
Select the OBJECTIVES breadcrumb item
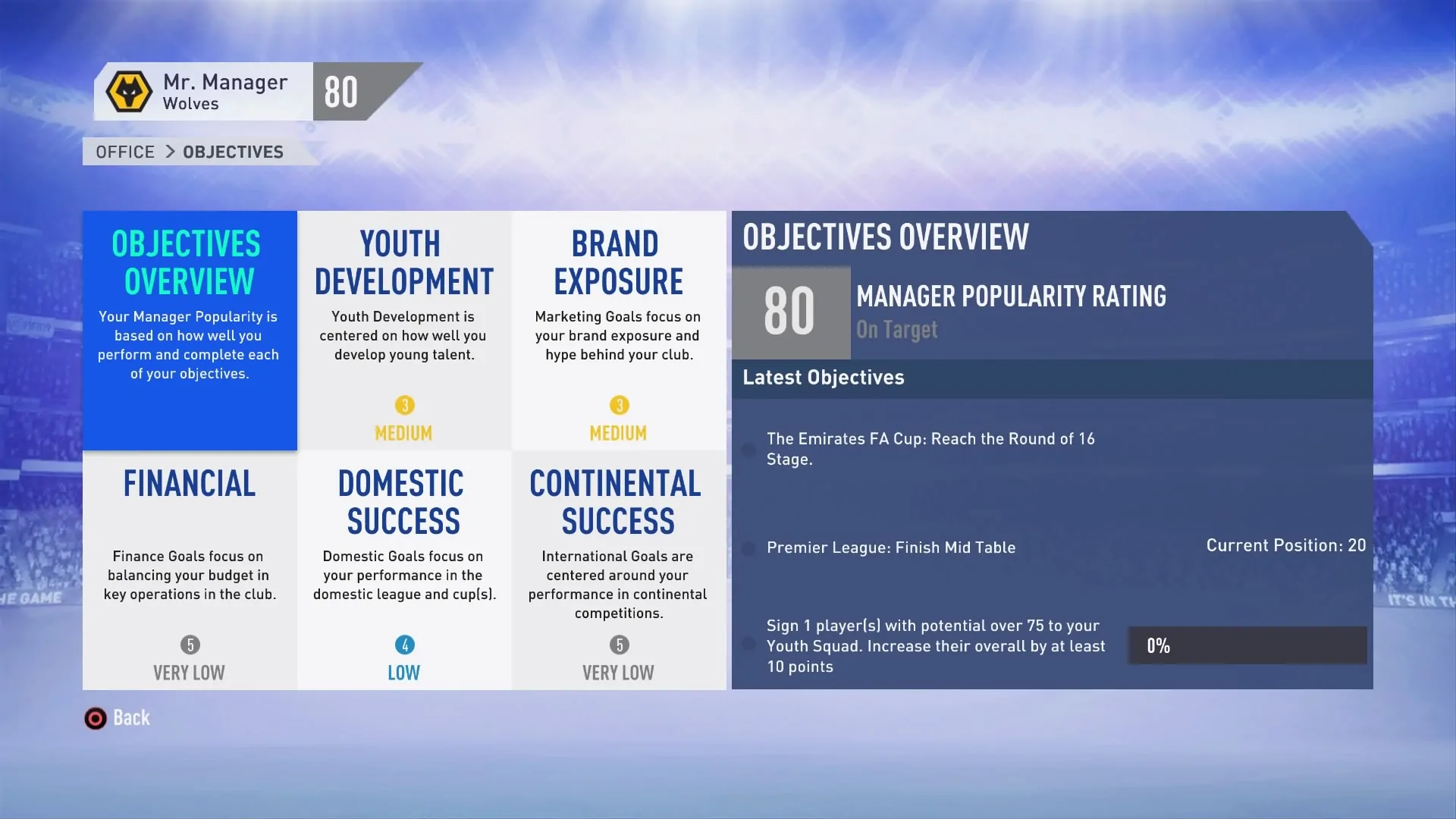(x=232, y=152)
